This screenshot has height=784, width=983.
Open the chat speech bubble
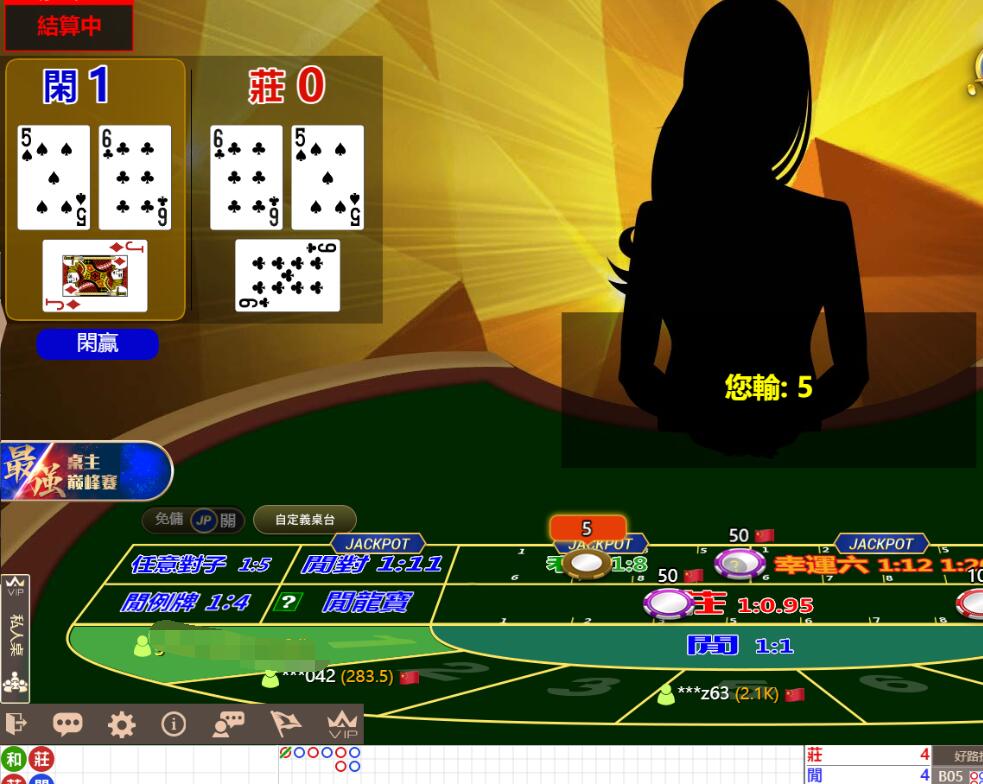68,724
